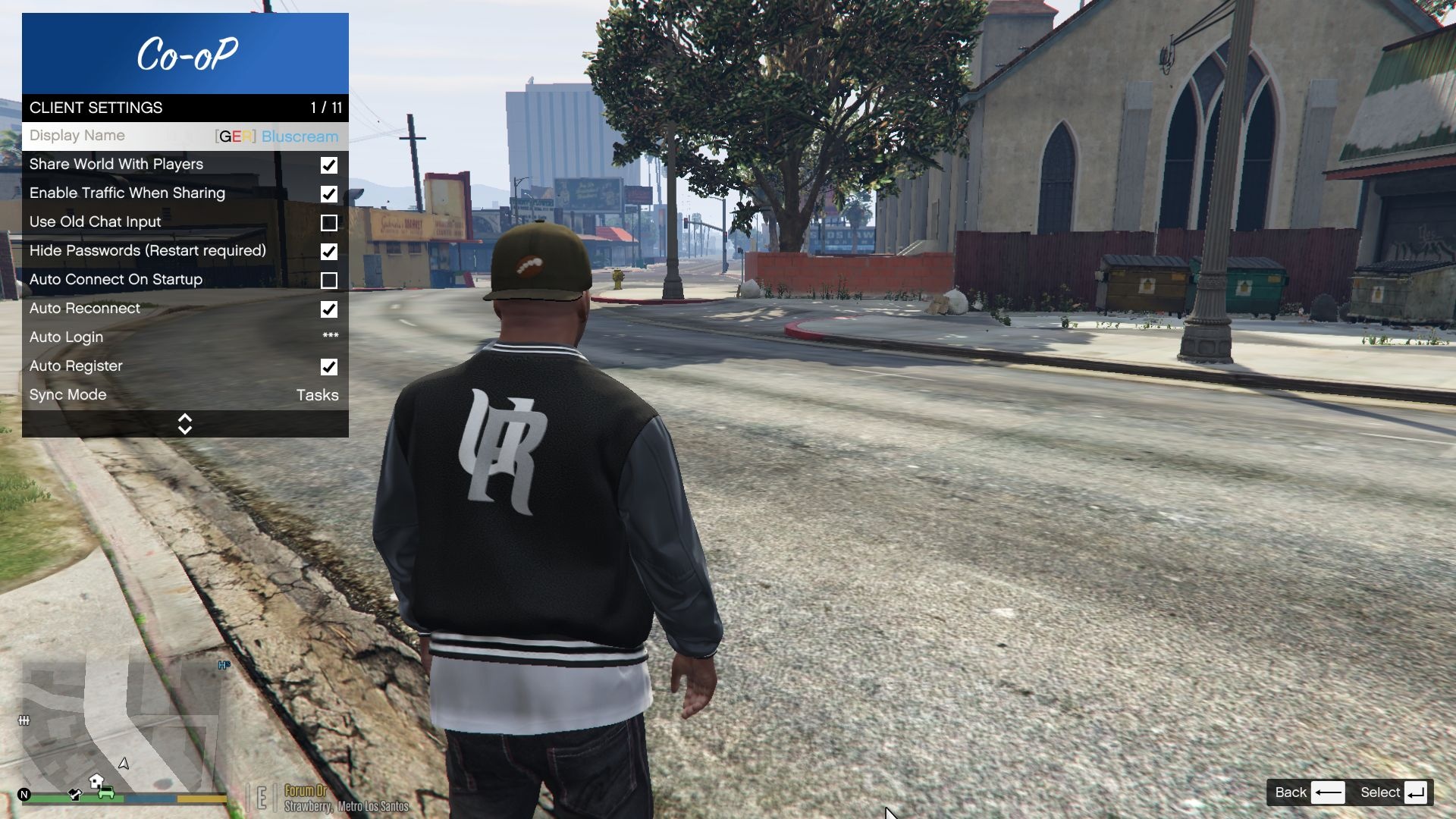1456x819 pixels.
Task: Toggle Enable Traffic When Sharing checkbox
Action: 328,194
